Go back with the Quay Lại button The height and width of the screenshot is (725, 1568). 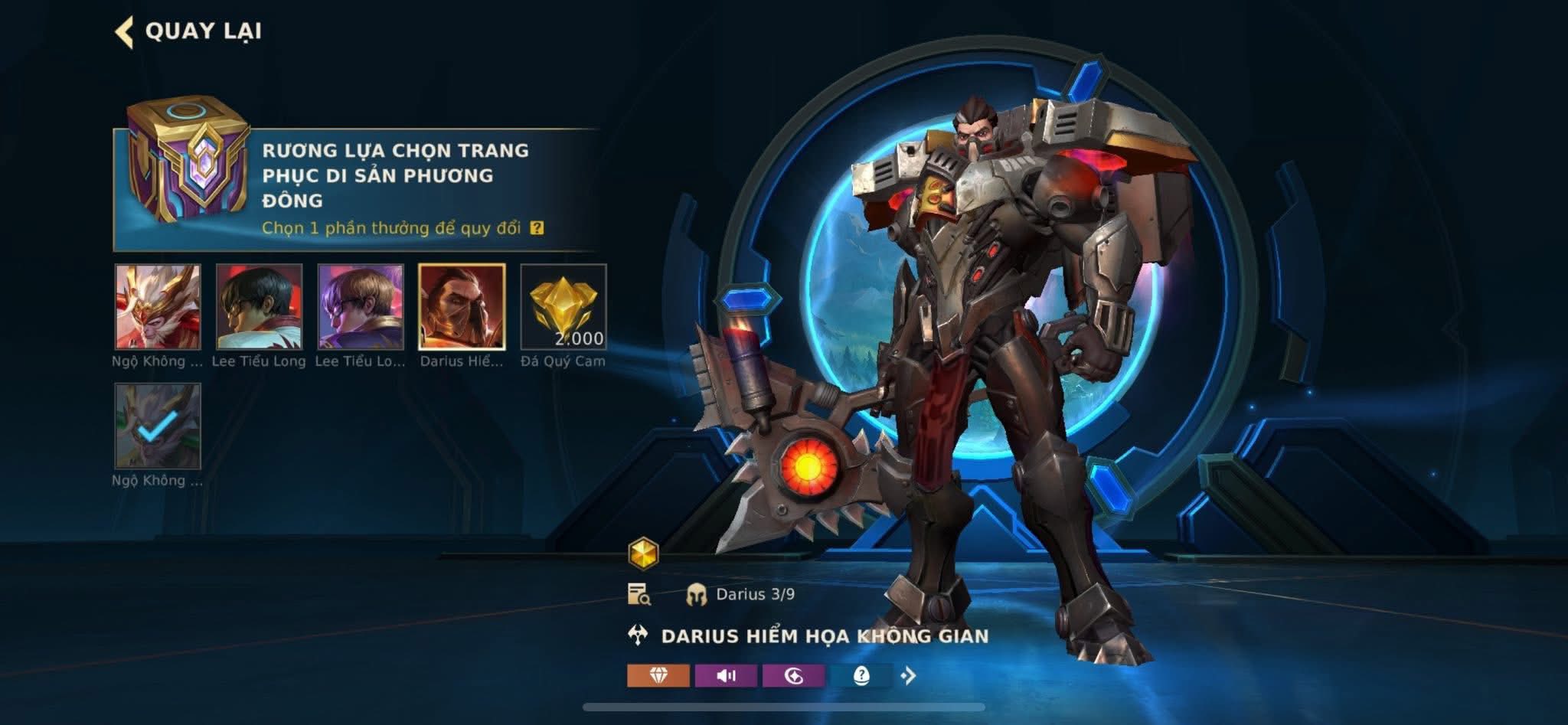[190, 31]
